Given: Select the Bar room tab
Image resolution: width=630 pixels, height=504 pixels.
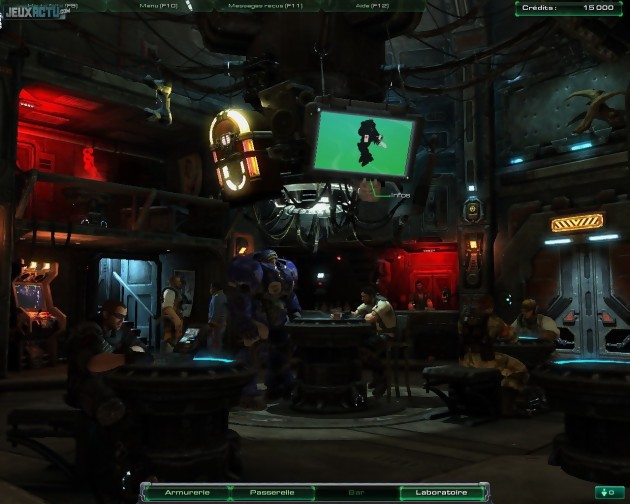Looking at the screenshot, I should point(356,492).
